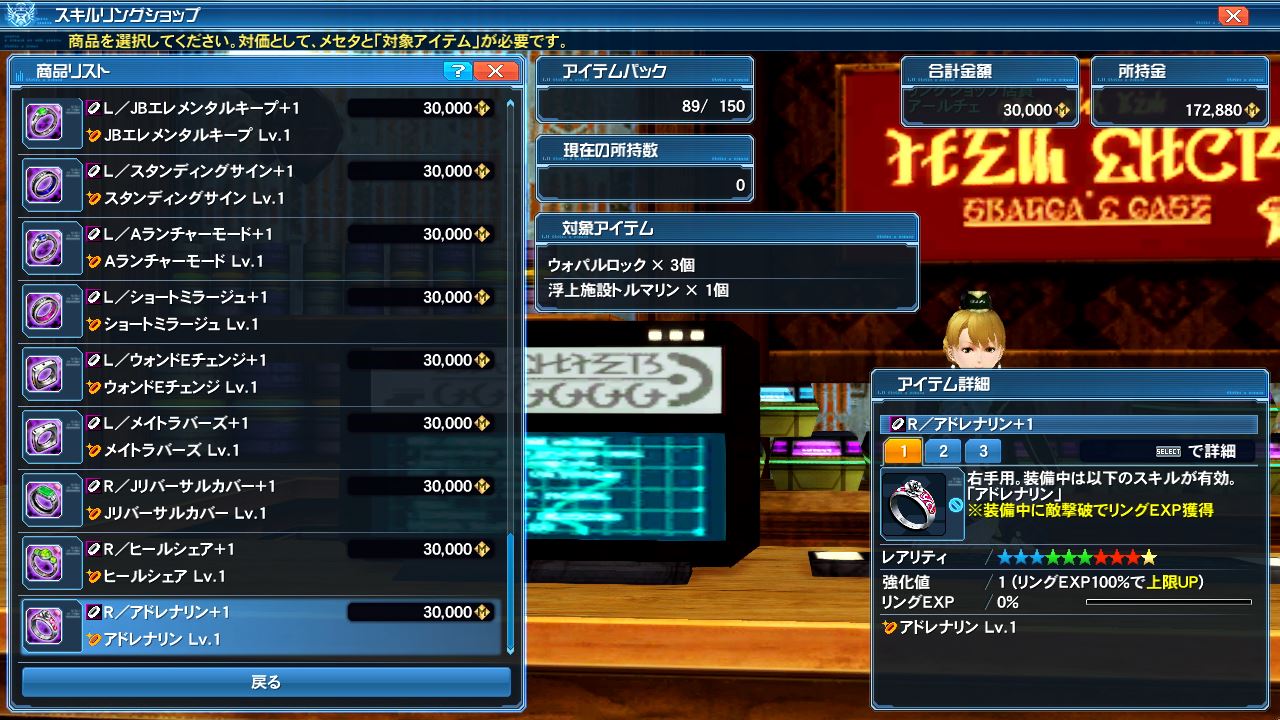The image size is (1280, 720).
Task: Switch to item detail tab 1
Action: pyautogui.click(x=903, y=451)
